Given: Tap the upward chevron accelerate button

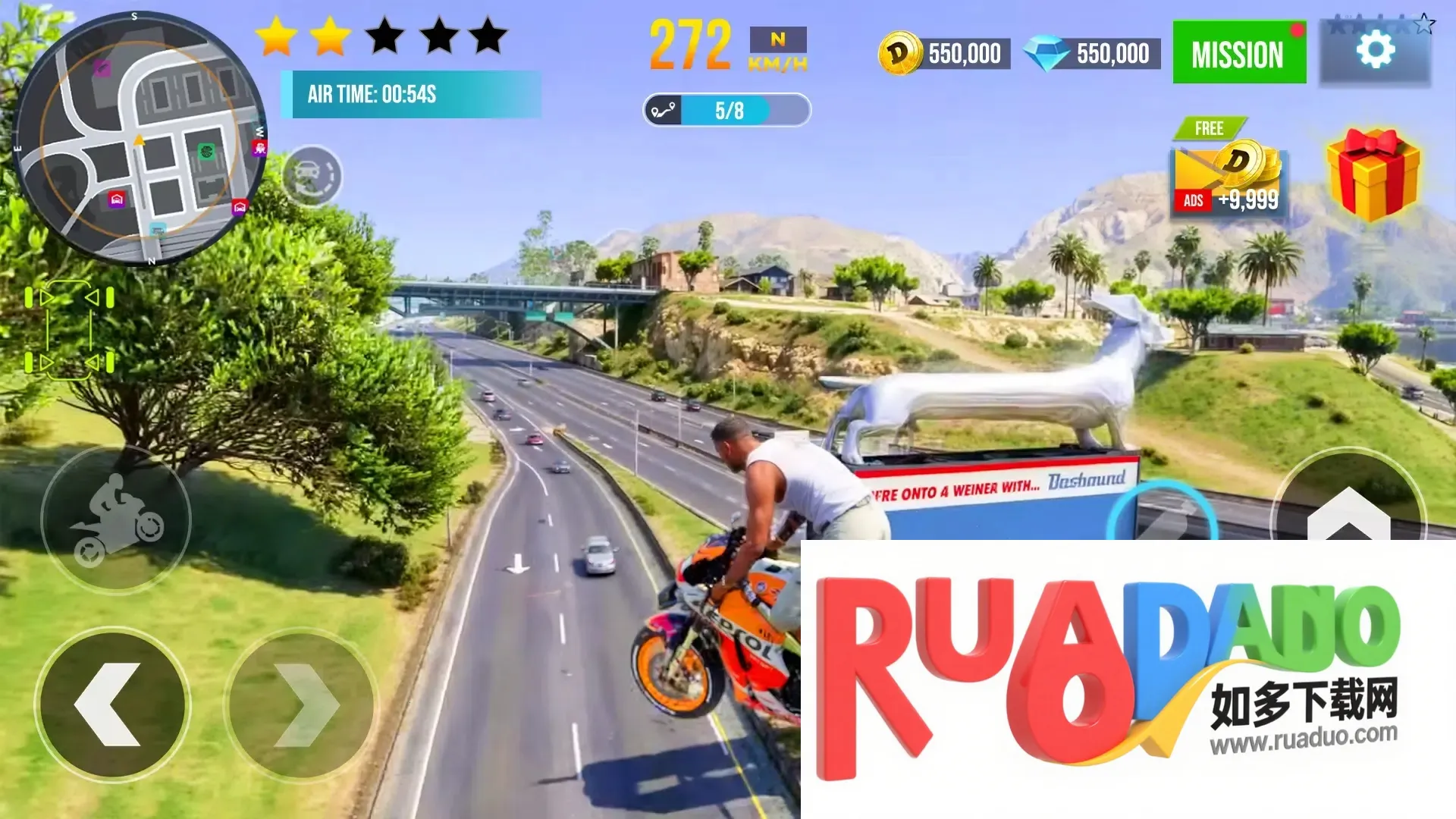Looking at the screenshot, I should pos(1348,508).
